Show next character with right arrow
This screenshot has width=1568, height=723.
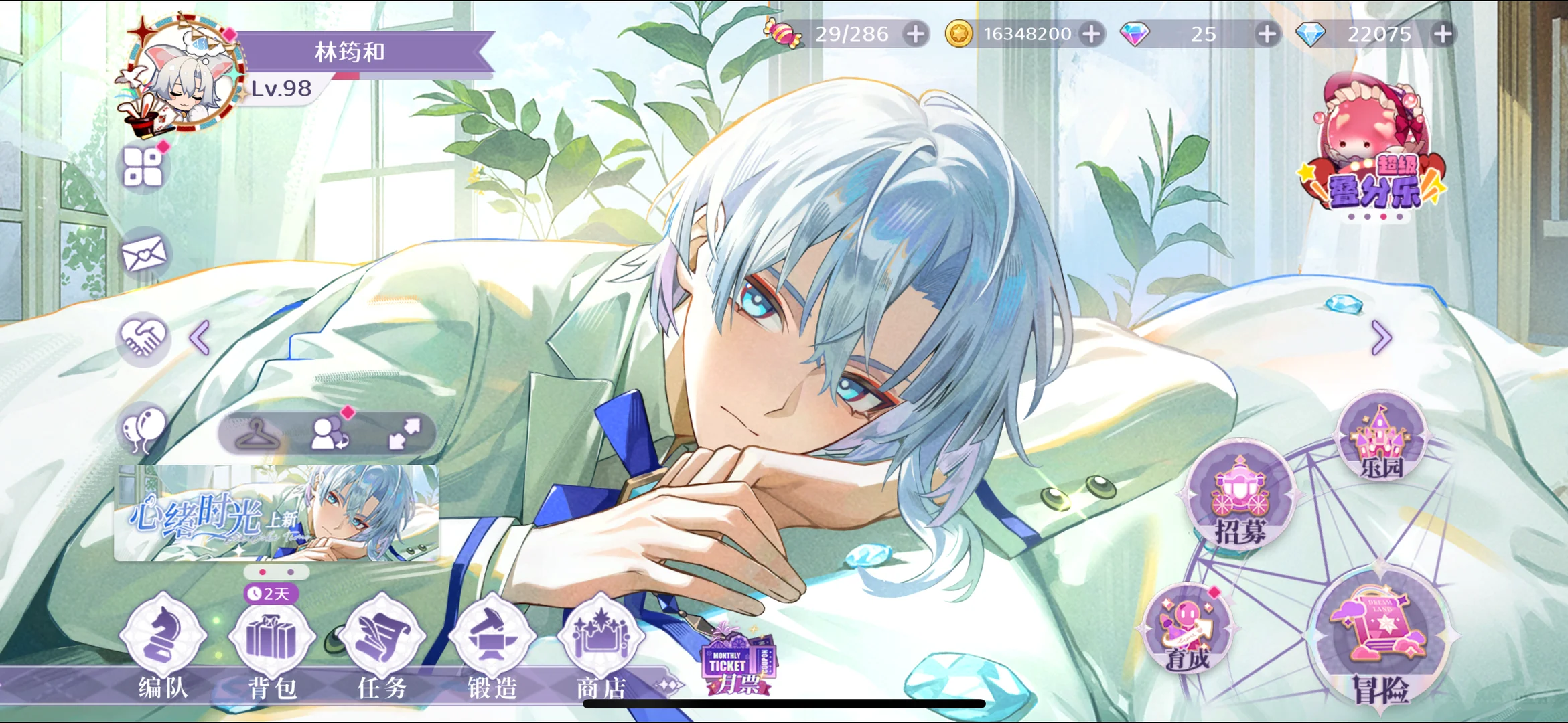tap(1381, 337)
